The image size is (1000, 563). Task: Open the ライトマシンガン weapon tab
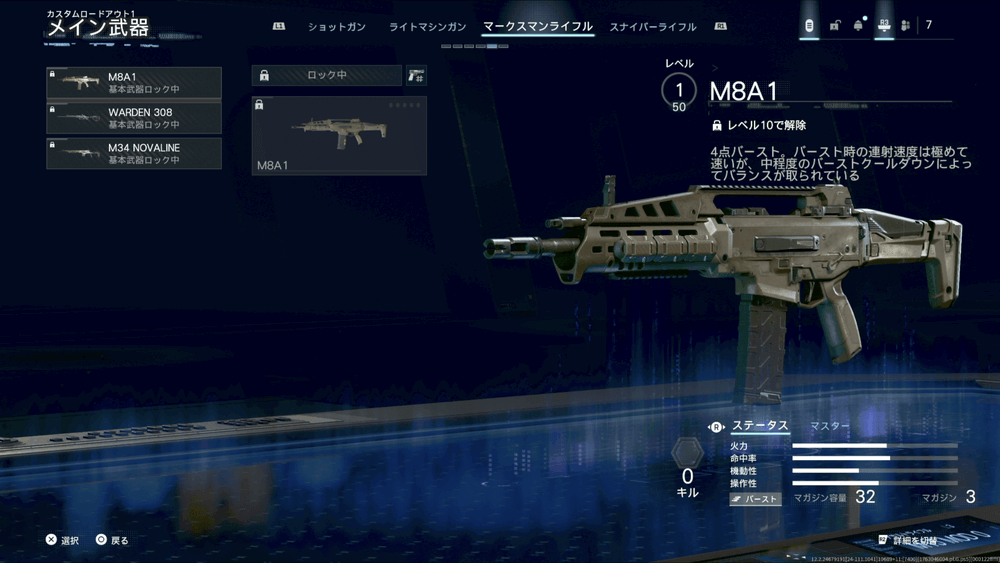pos(427,26)
